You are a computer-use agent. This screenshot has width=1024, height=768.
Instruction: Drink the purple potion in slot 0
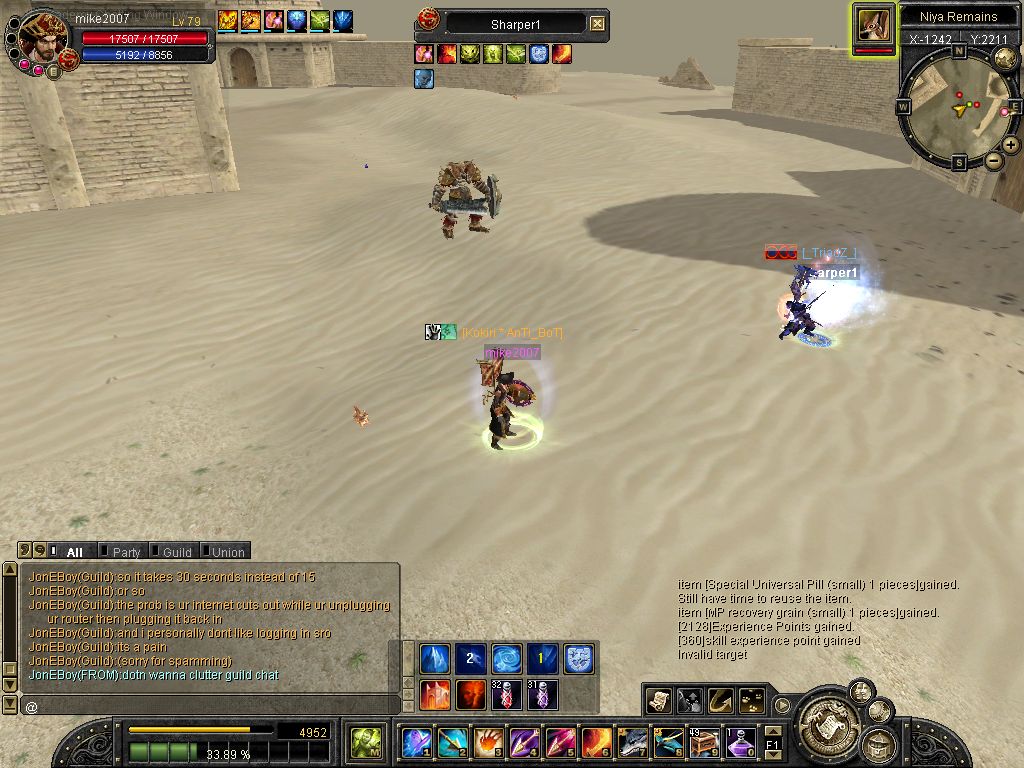pos(740,743)
